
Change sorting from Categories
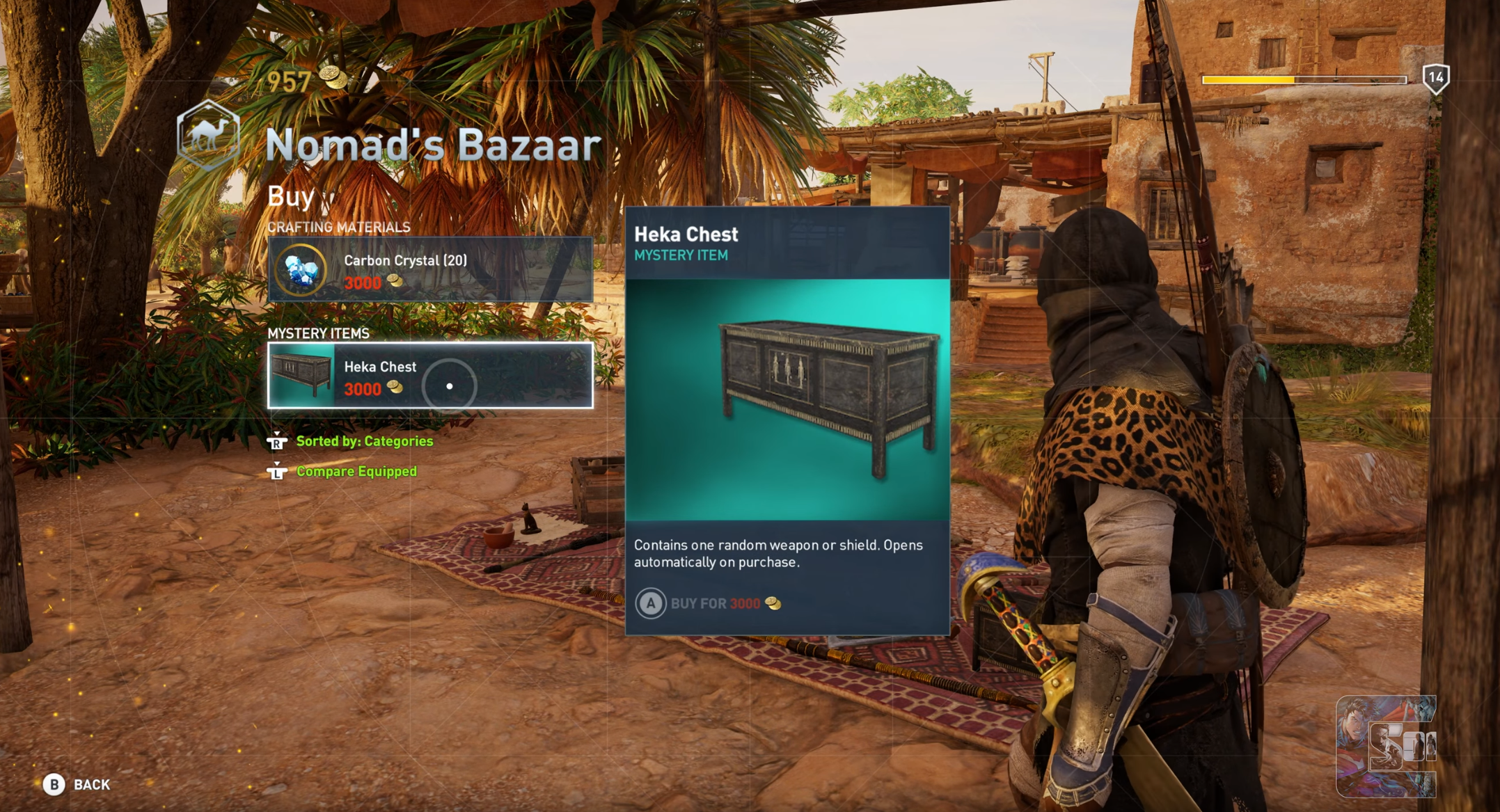pos(363,441)
